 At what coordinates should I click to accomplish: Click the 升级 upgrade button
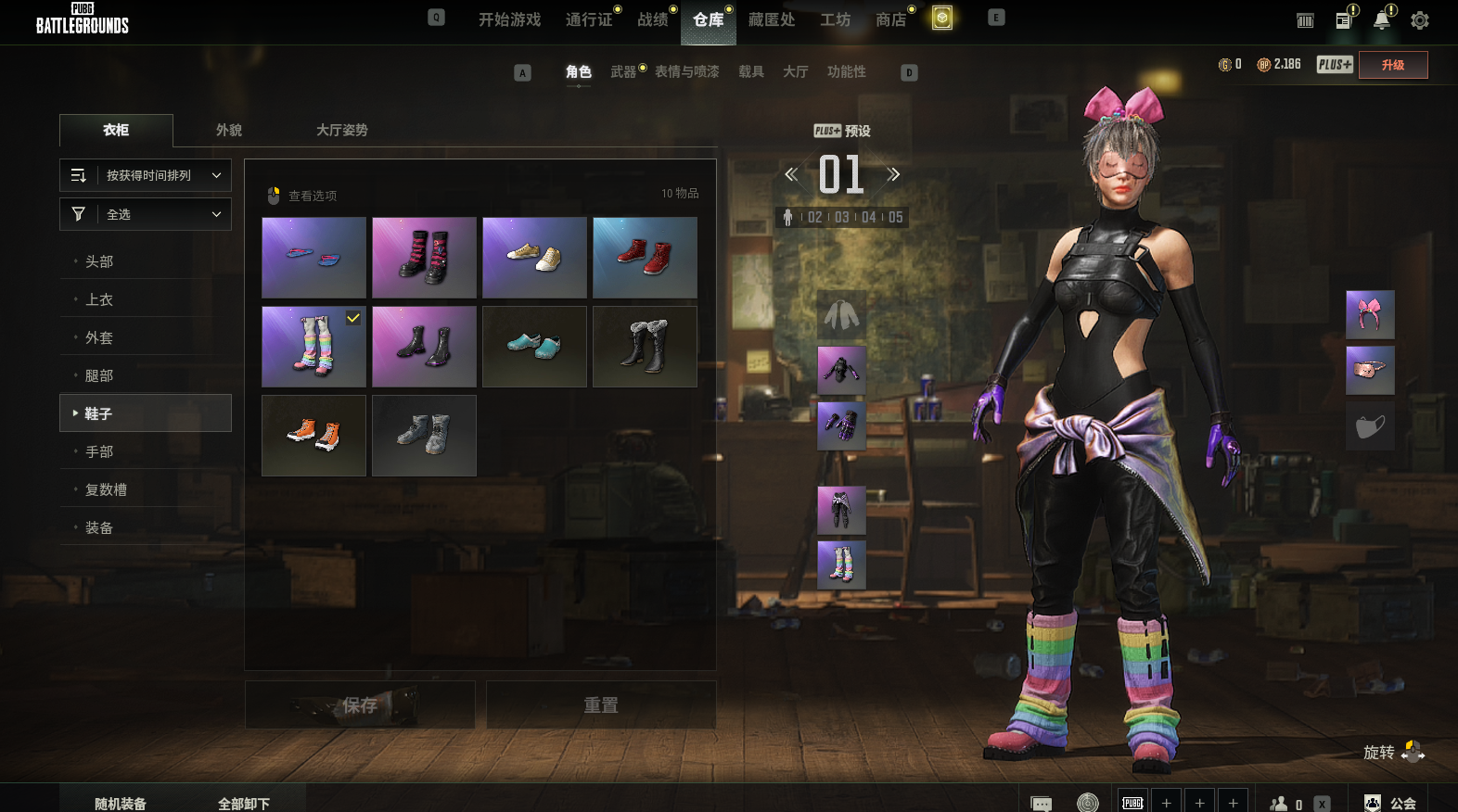point(1392,65)
